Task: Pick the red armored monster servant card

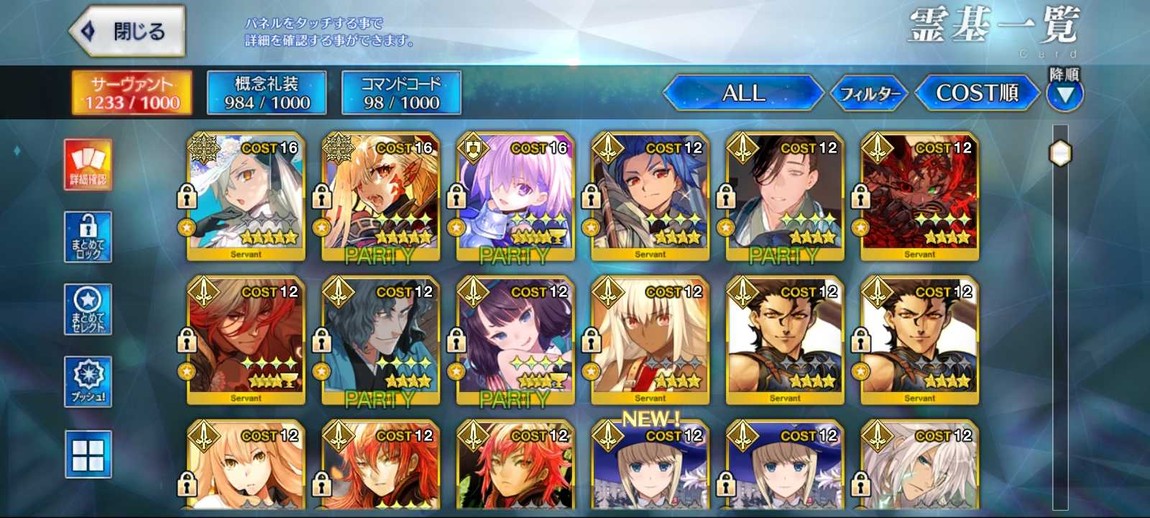Action: click(x=919, y=196)
